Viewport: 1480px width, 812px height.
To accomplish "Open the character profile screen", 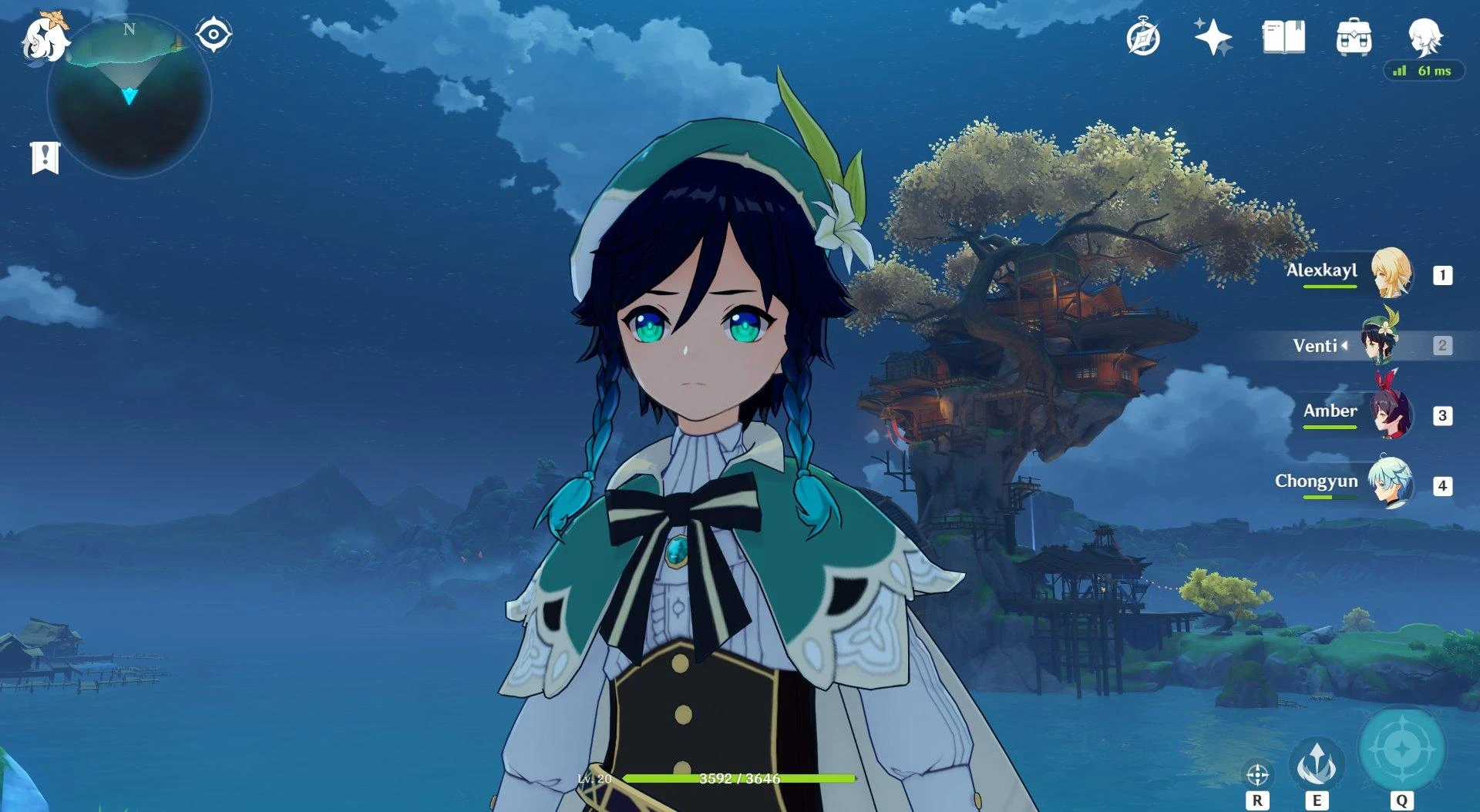I will 1424,36.
